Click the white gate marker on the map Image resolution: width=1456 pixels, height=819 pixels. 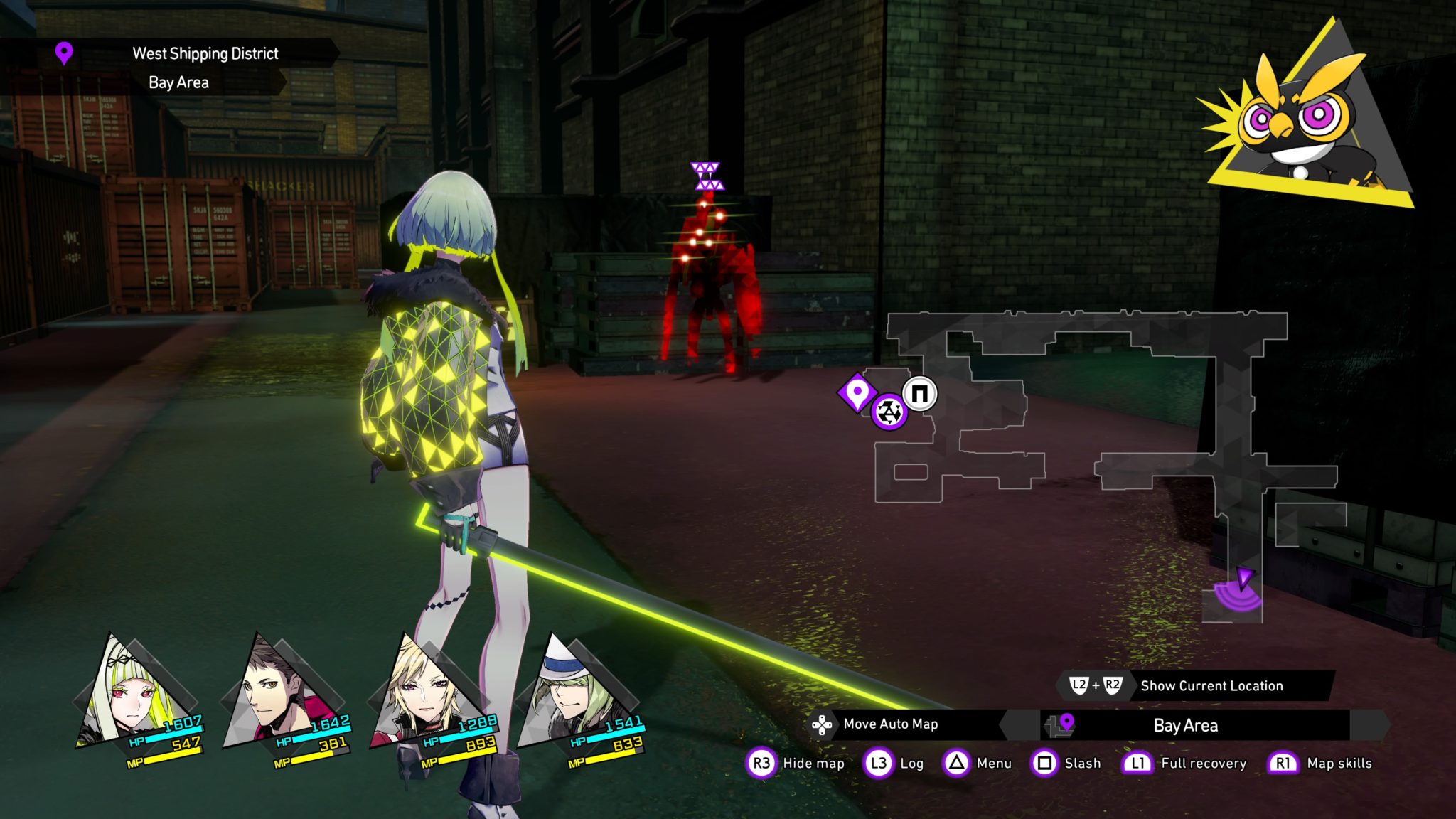pos(920,394)
